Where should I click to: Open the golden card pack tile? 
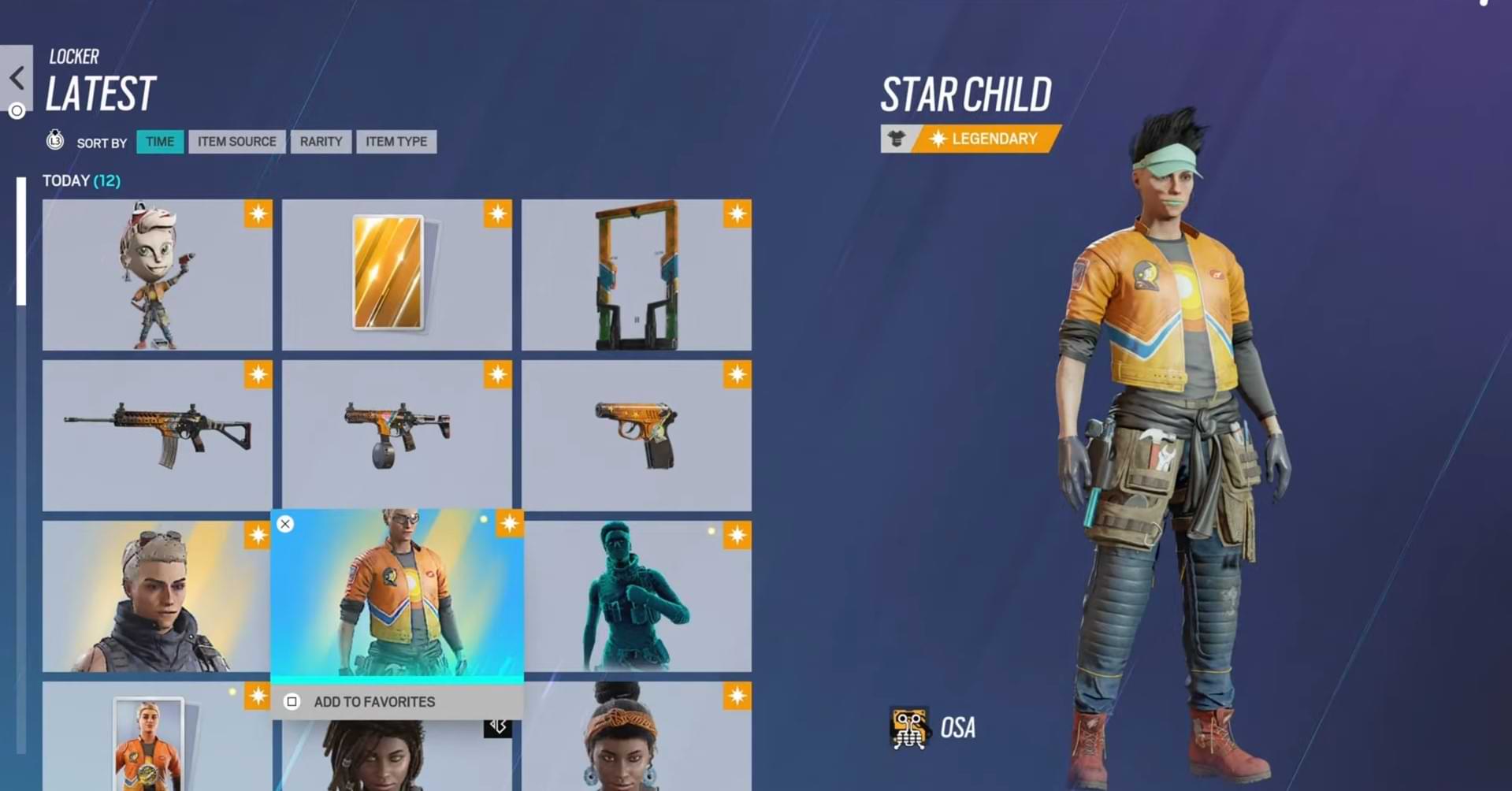[x=396, y=274]
